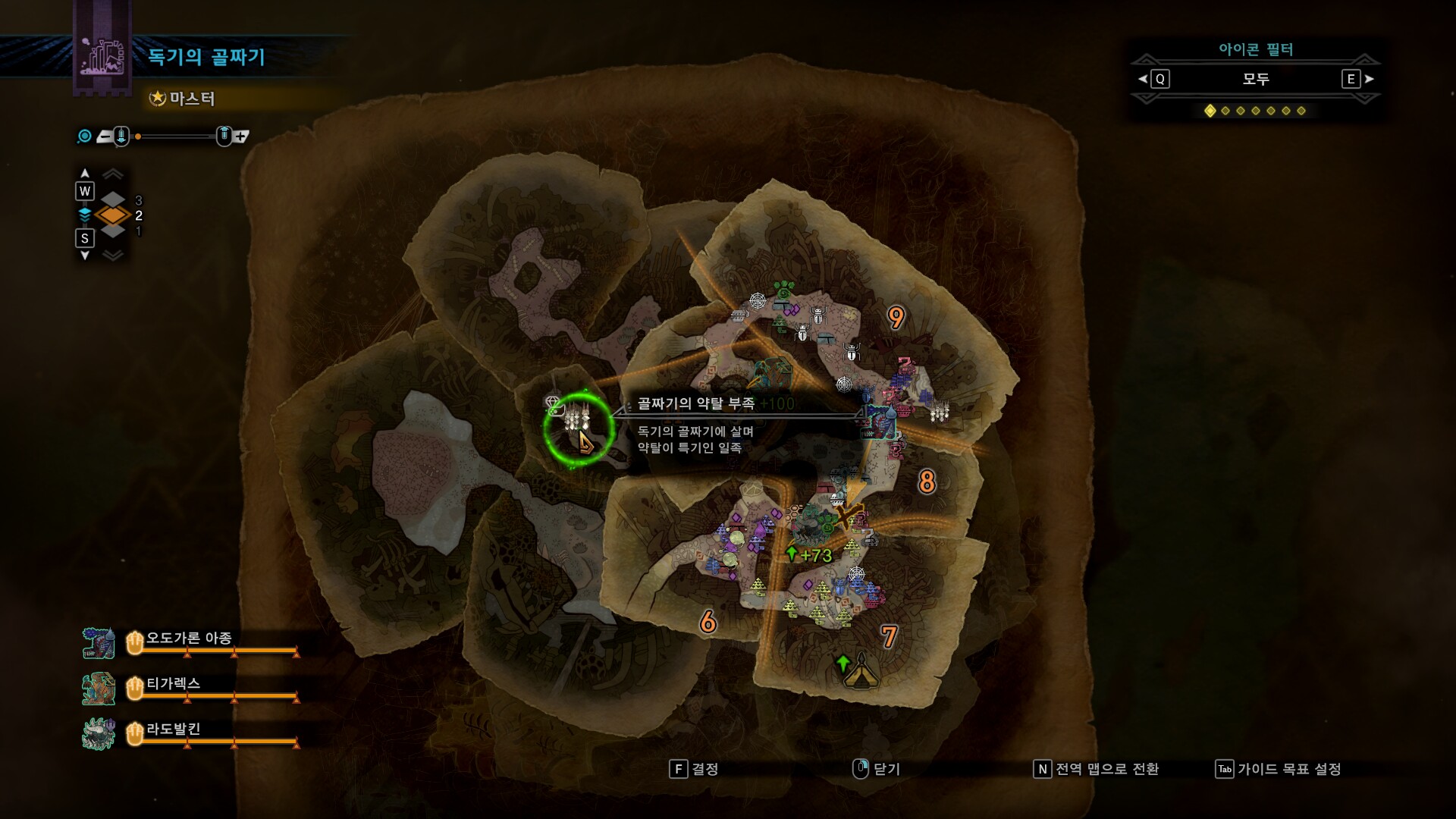Choose the area 6 map number
This screenshot has width=1456, height=819.
click(x=708, y=623)
